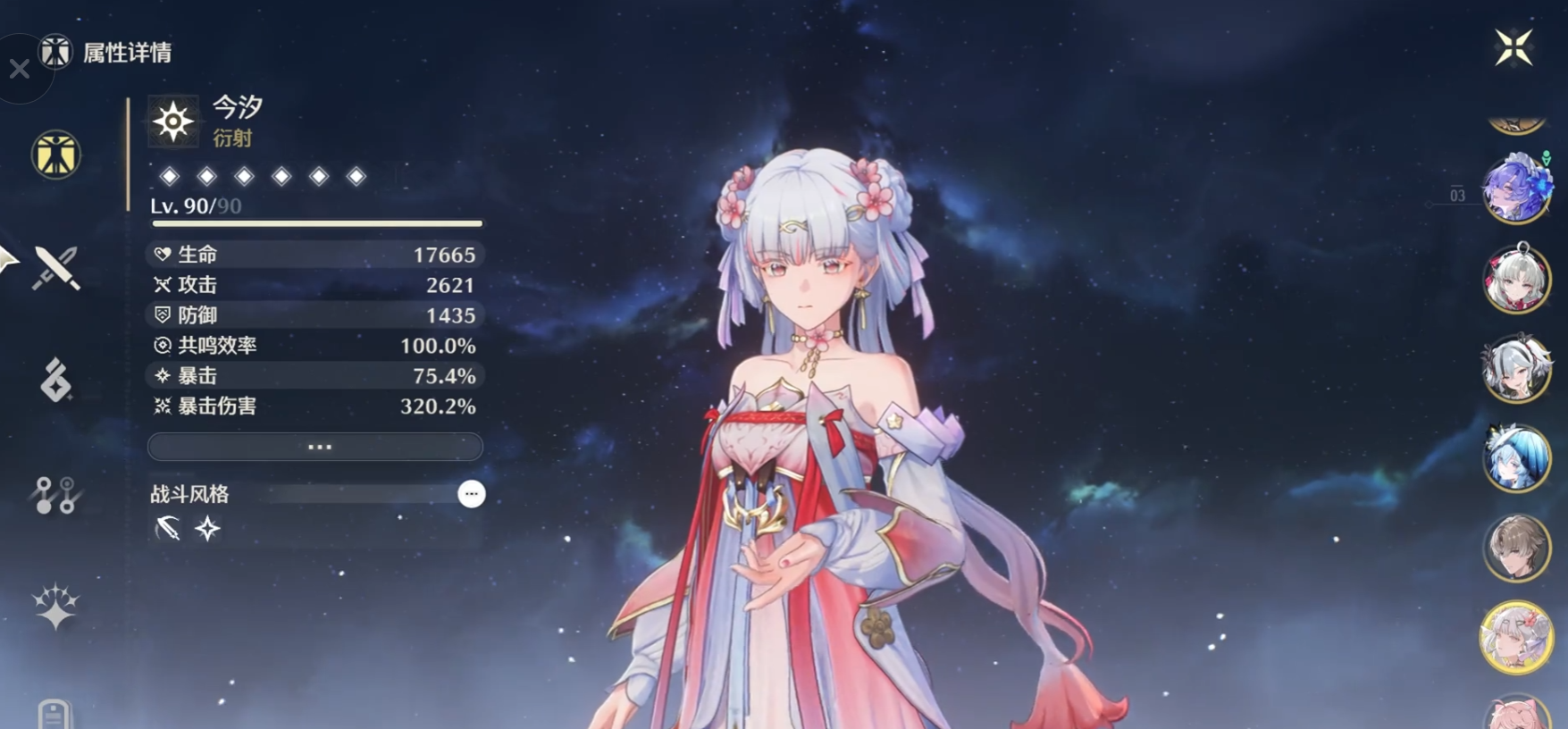
Task: Select the white-haired character with red accents
Action: [x=1516, y=279]
